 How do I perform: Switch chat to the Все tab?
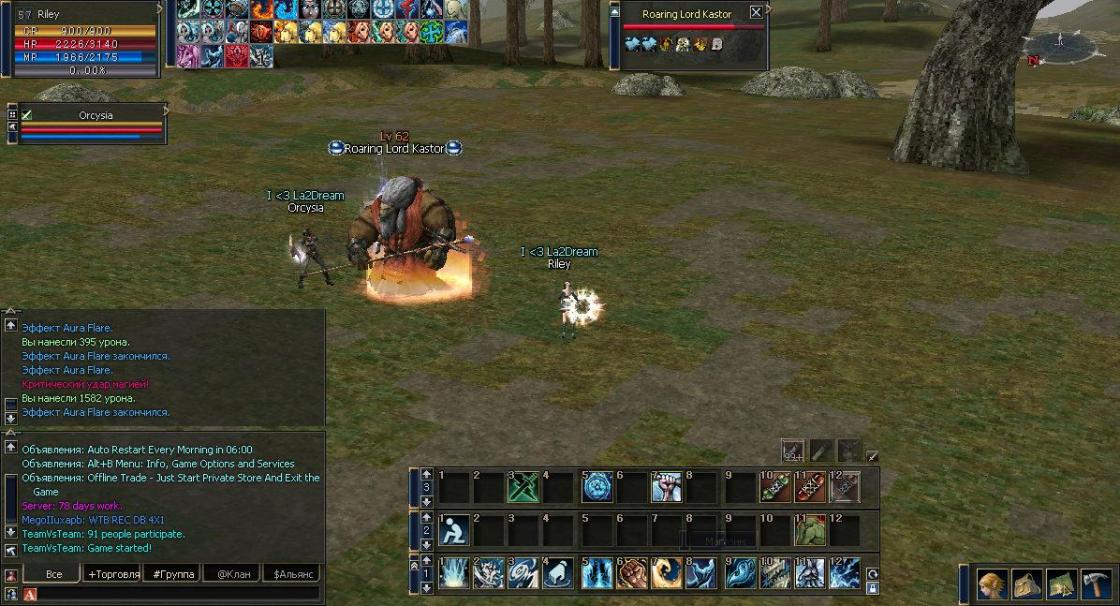pyautogui.click(x=54, y=574)
